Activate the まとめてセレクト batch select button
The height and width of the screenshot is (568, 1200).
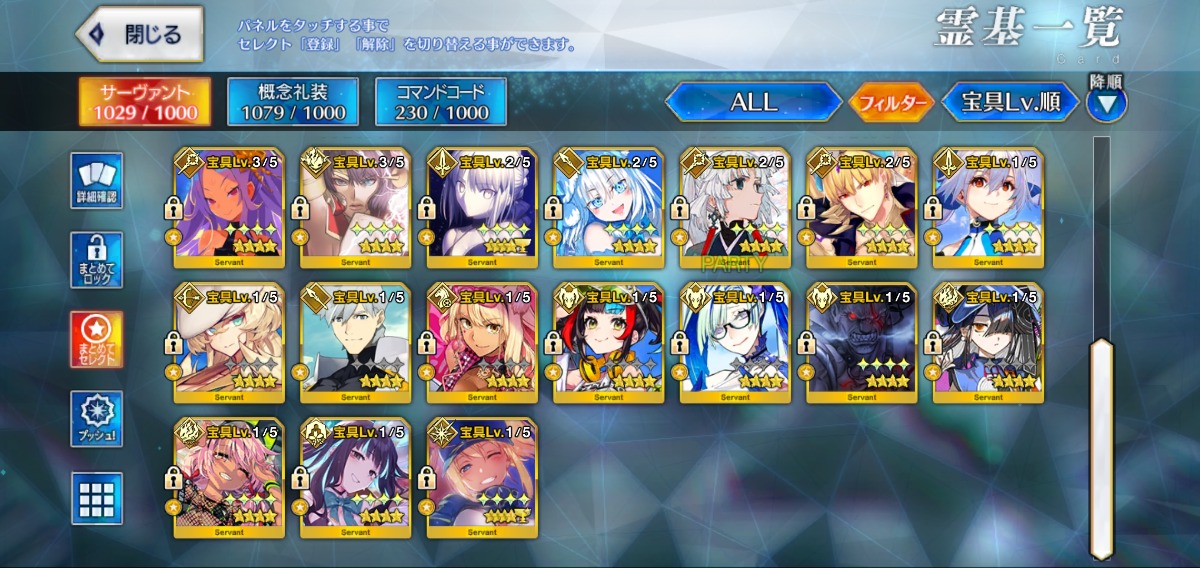click(97, 340)
